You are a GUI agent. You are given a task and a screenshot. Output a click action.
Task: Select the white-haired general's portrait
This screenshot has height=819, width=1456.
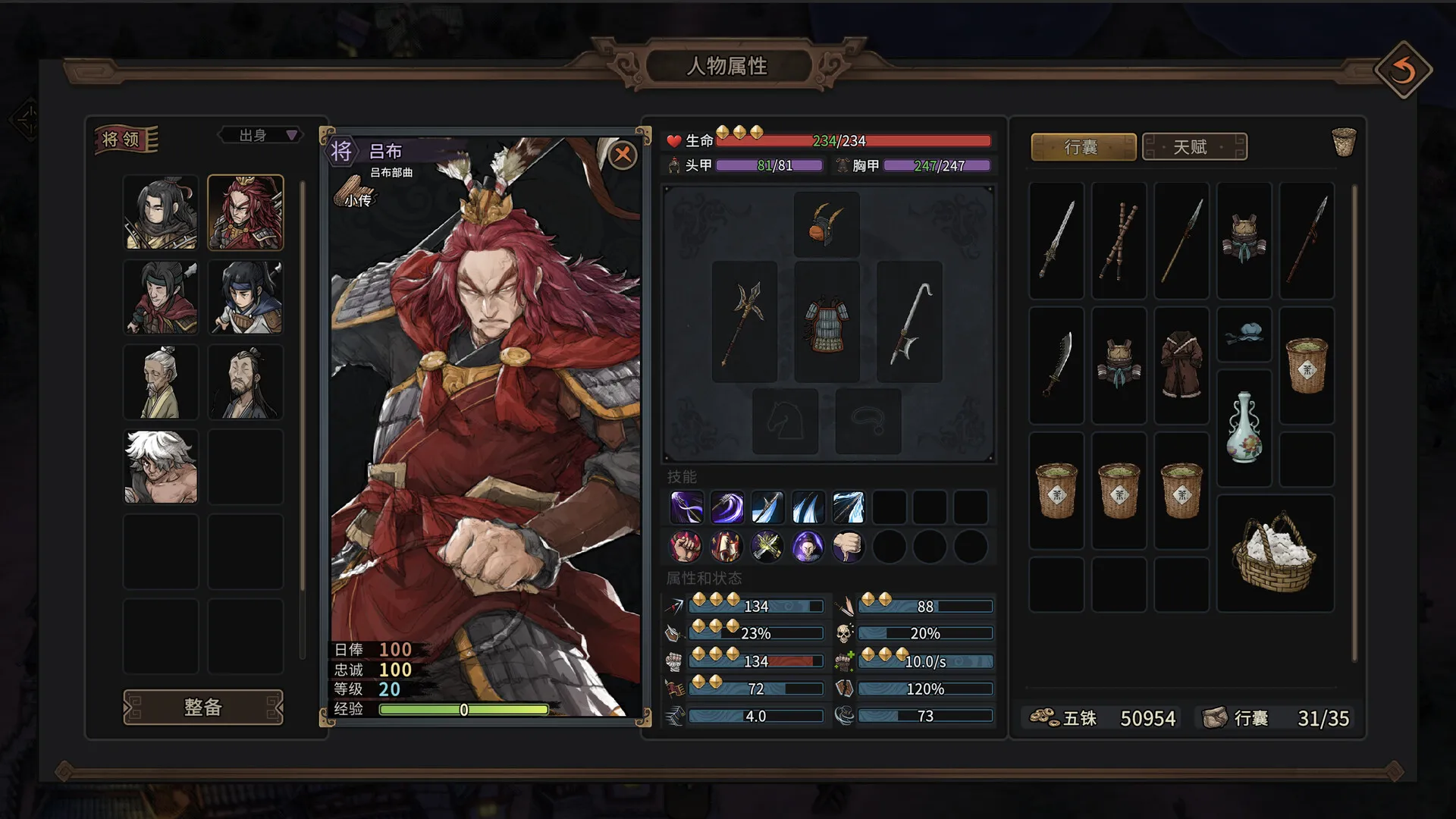point(161,467)
